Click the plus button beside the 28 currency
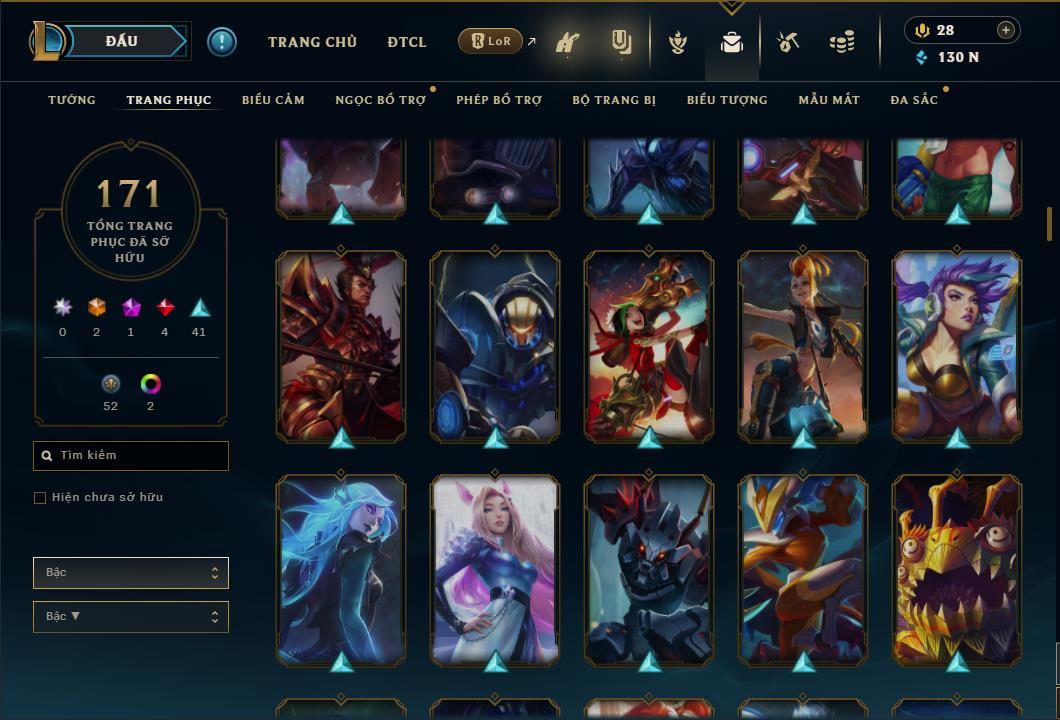 click(1005, 30)
